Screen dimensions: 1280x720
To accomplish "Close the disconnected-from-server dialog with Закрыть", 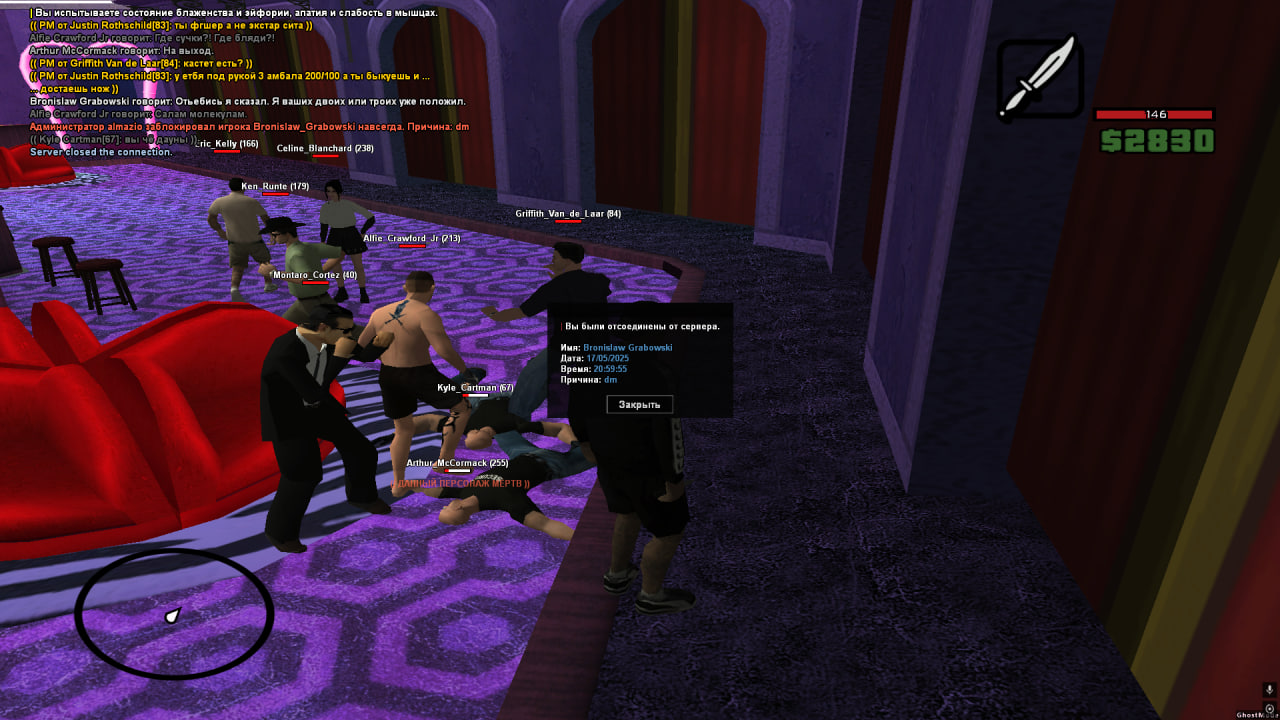I will 639,404.
